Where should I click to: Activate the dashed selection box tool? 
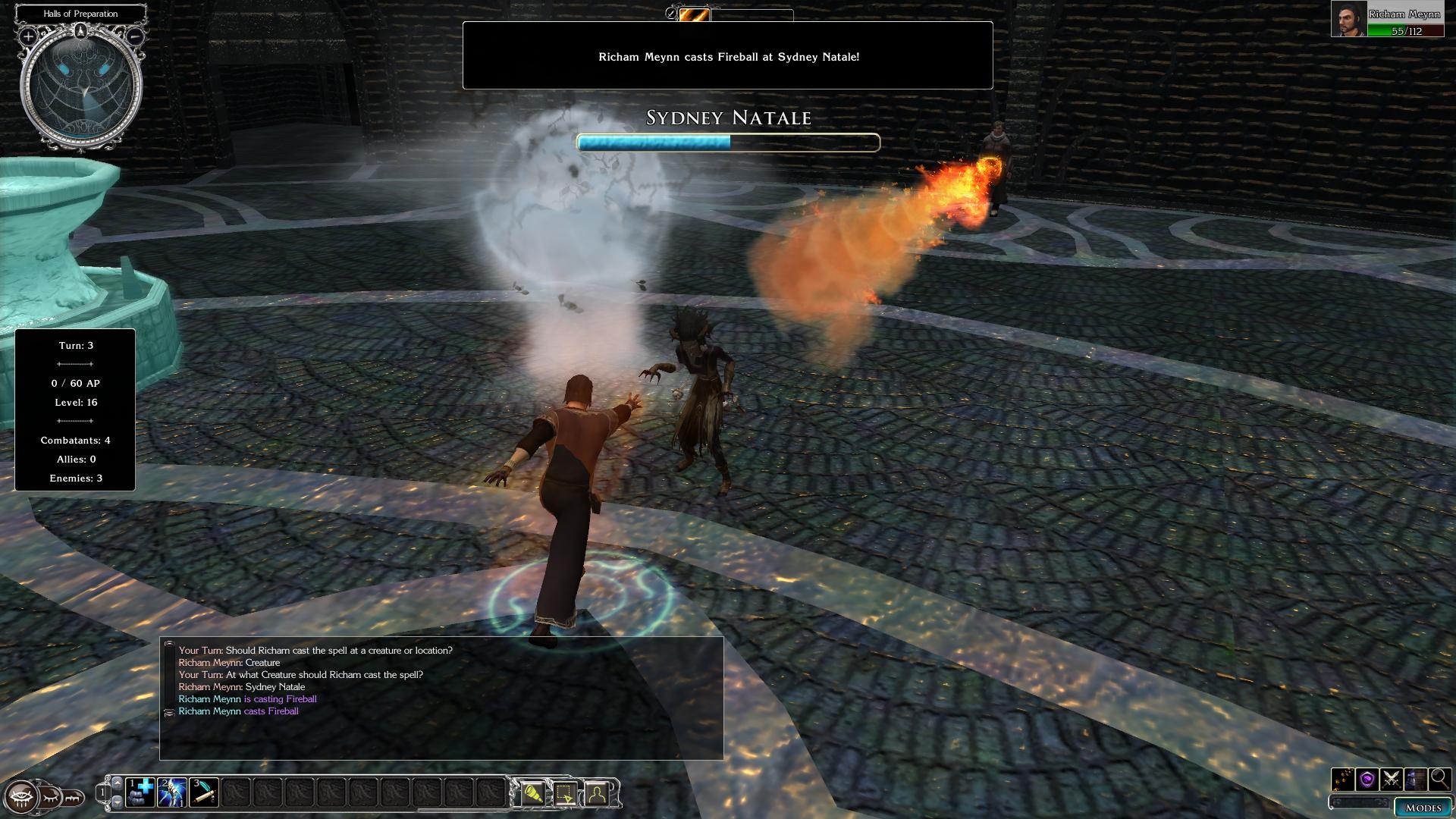(565, 793)
